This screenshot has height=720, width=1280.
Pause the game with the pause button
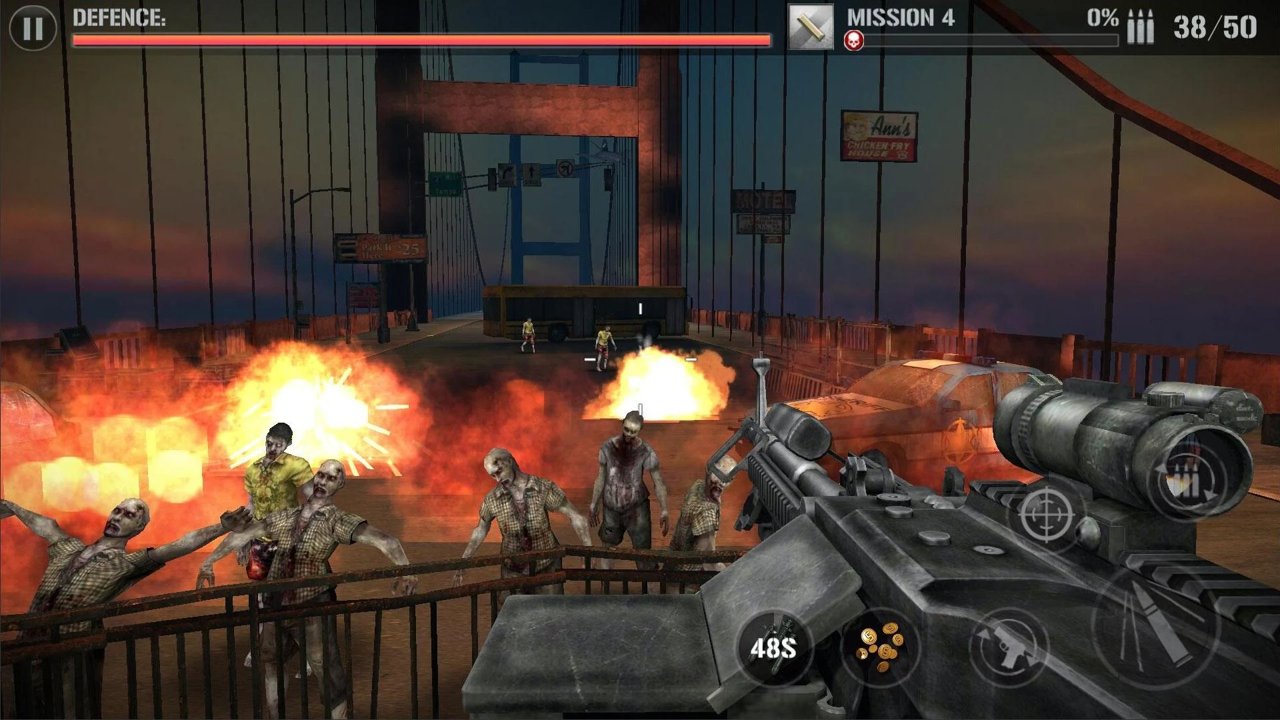coord(33,28)
